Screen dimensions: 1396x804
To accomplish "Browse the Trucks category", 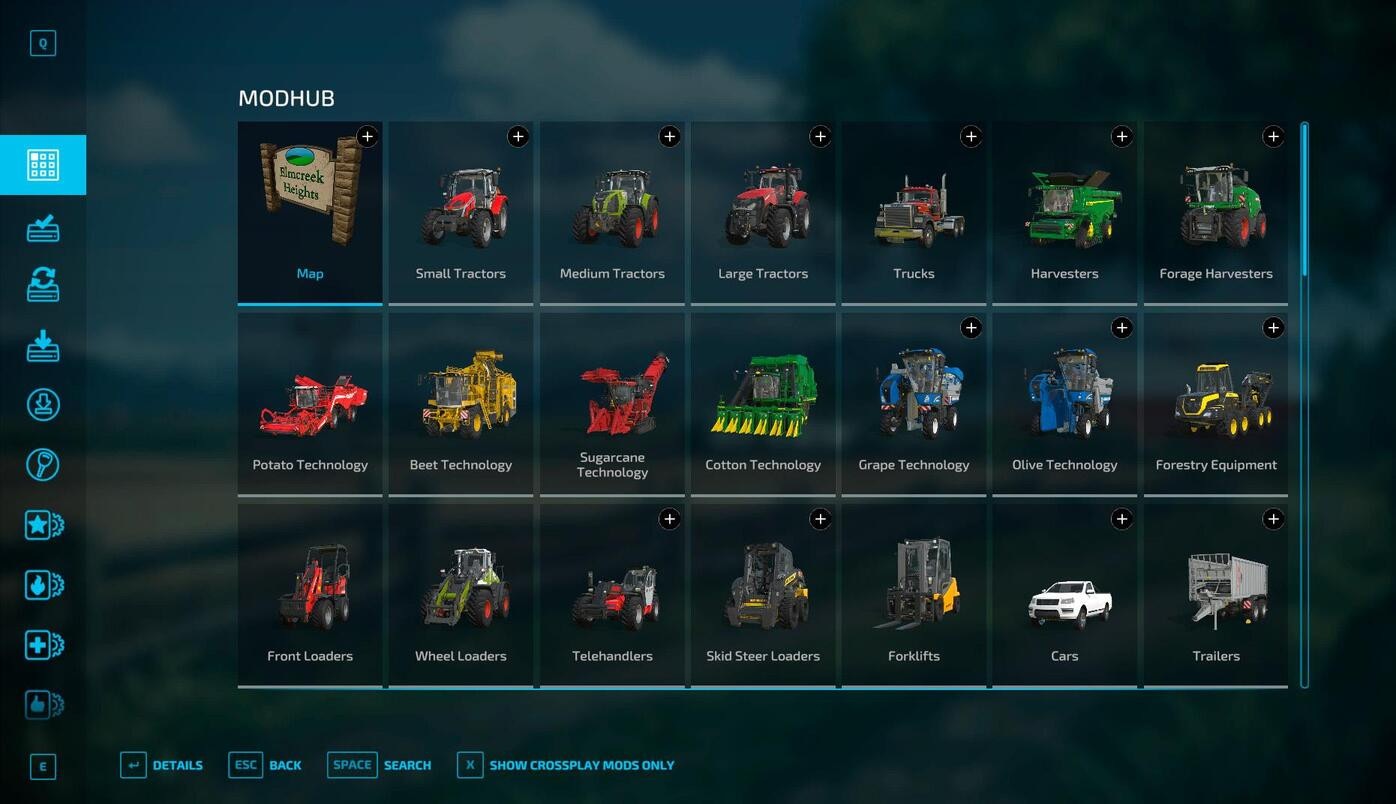I will click(x=914, y=212).
